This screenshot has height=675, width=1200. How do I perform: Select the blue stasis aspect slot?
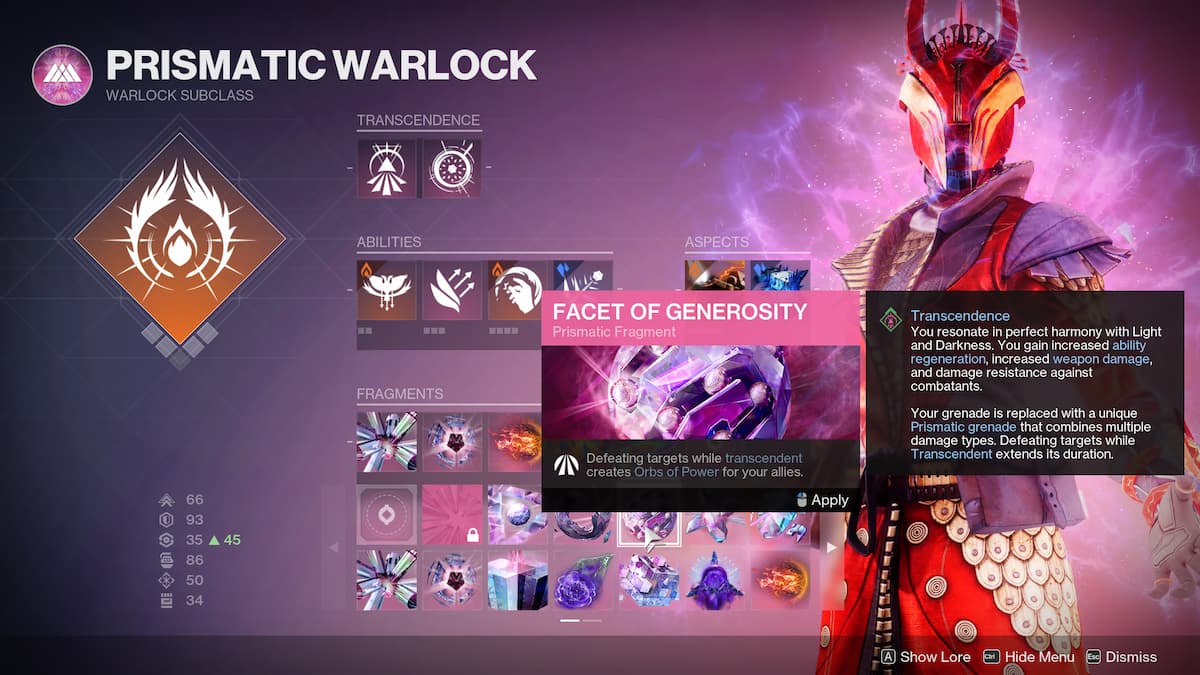(x=780, y=275)
